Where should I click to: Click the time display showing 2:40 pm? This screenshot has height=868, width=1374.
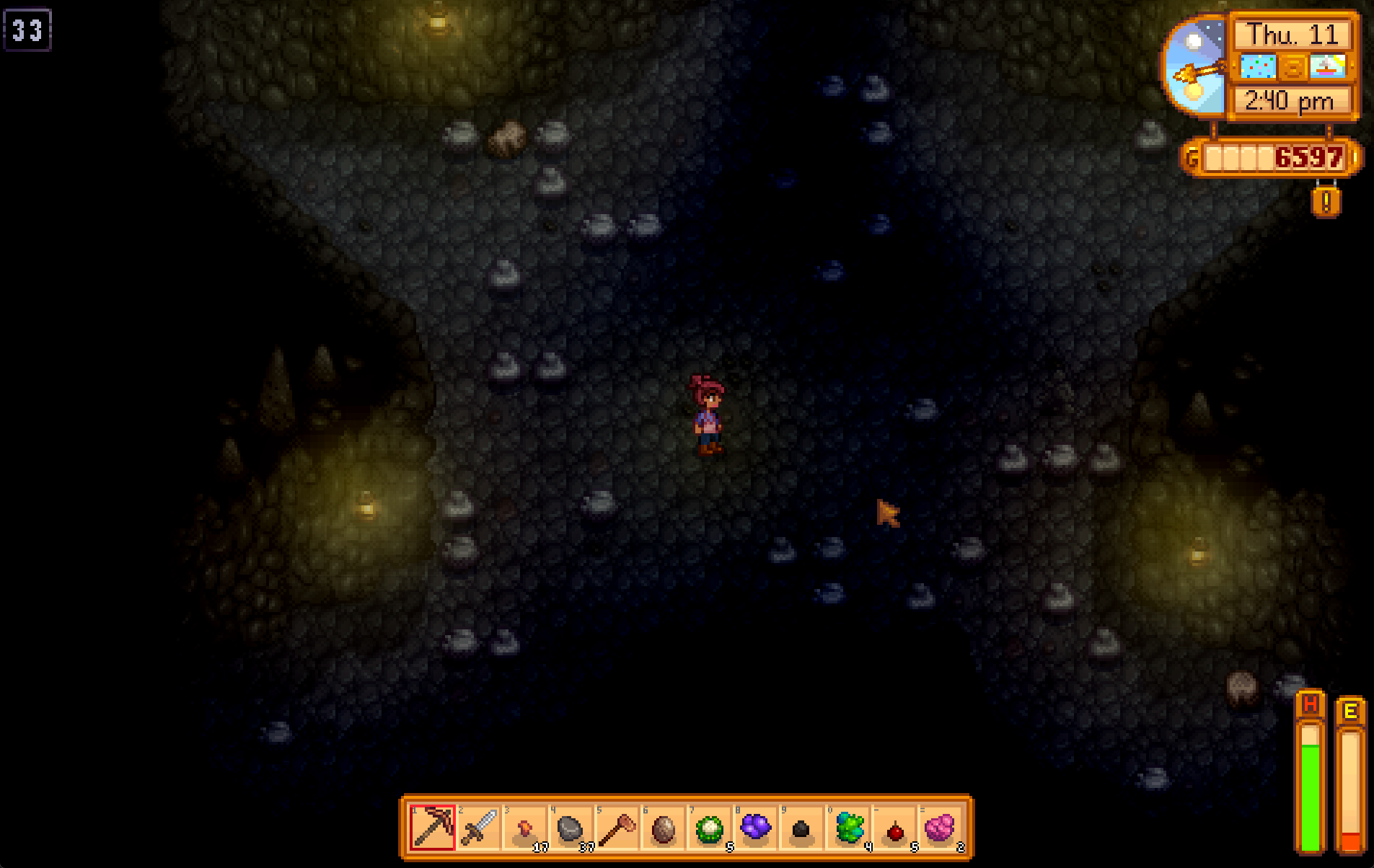click(x=1290, y=102)
